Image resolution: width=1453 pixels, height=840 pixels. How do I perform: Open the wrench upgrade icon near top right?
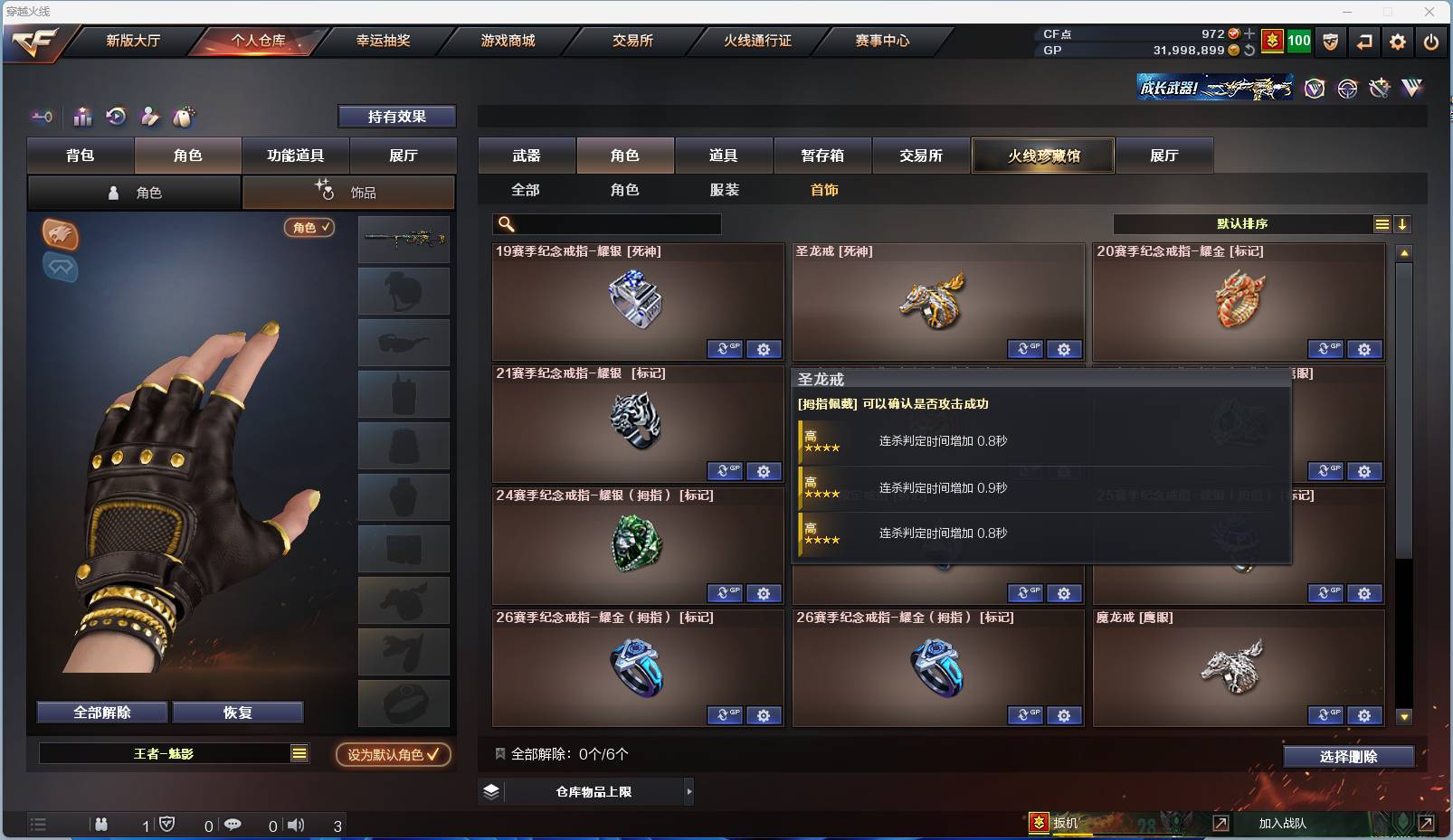tap(1378, 88)
